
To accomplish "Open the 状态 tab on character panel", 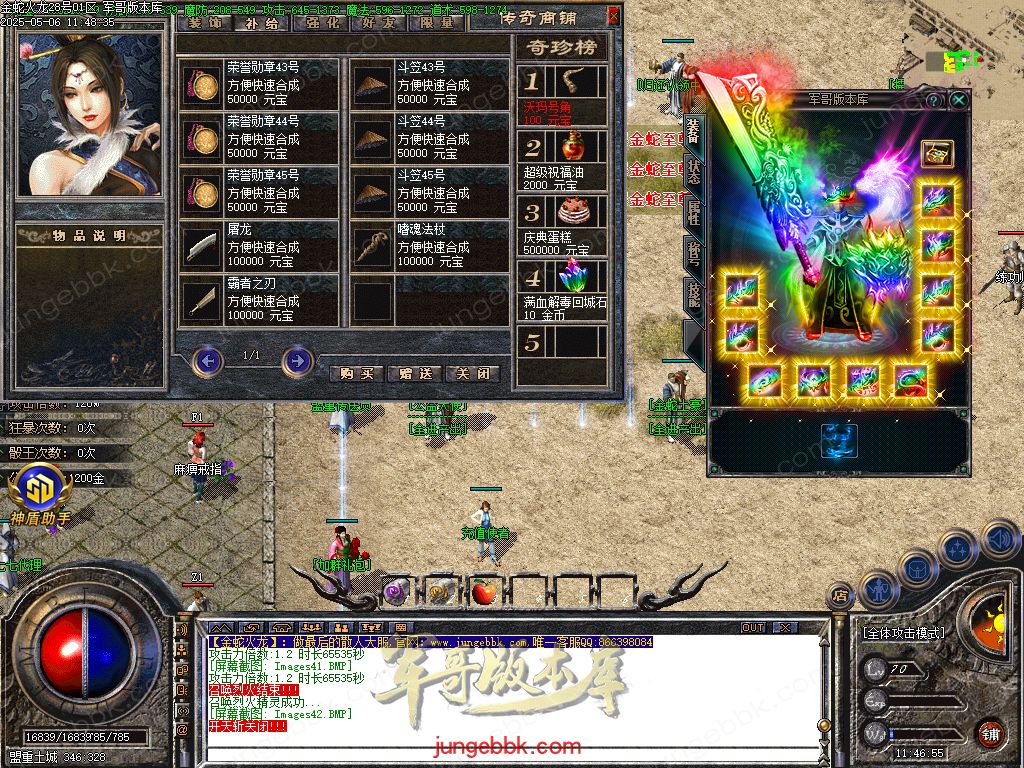I will [694, 172].
